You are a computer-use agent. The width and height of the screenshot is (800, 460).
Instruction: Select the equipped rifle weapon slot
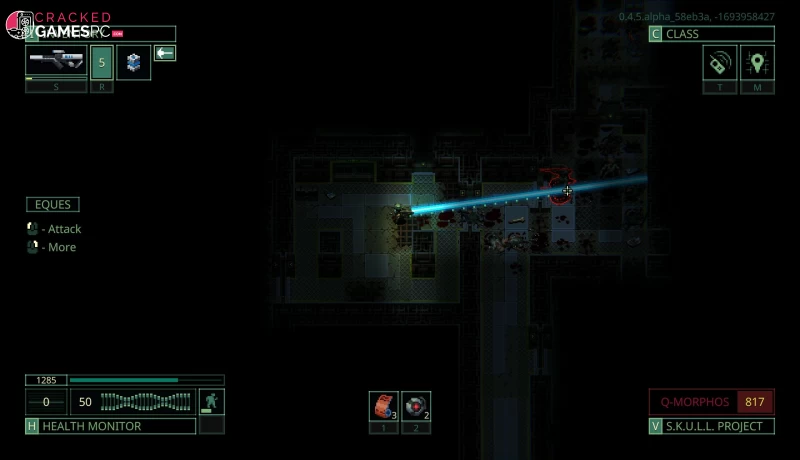[56, 62]
